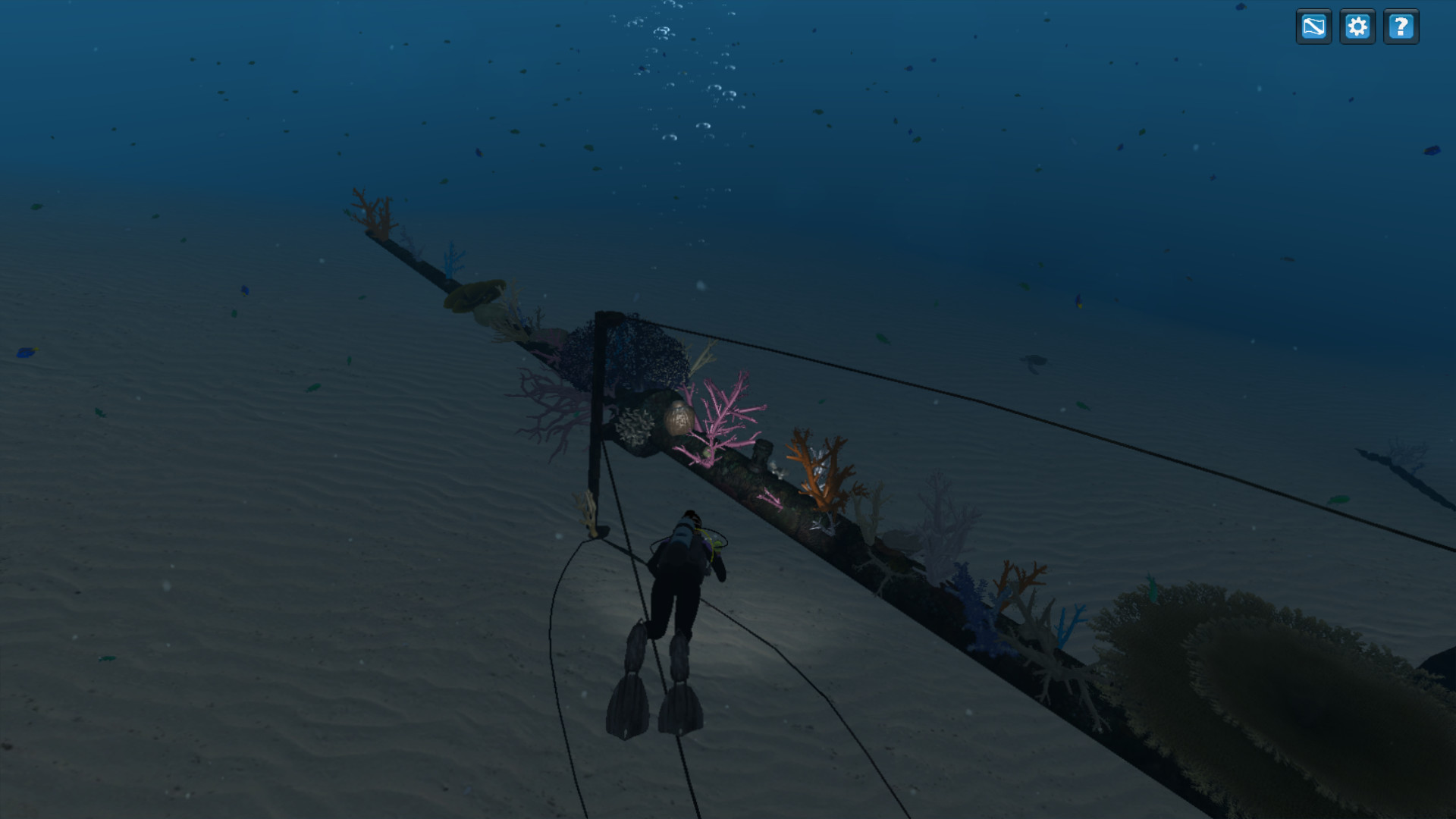Click the middle icon of the top-right cluster
1456x819 pixels.
[x=1358, y=27]
